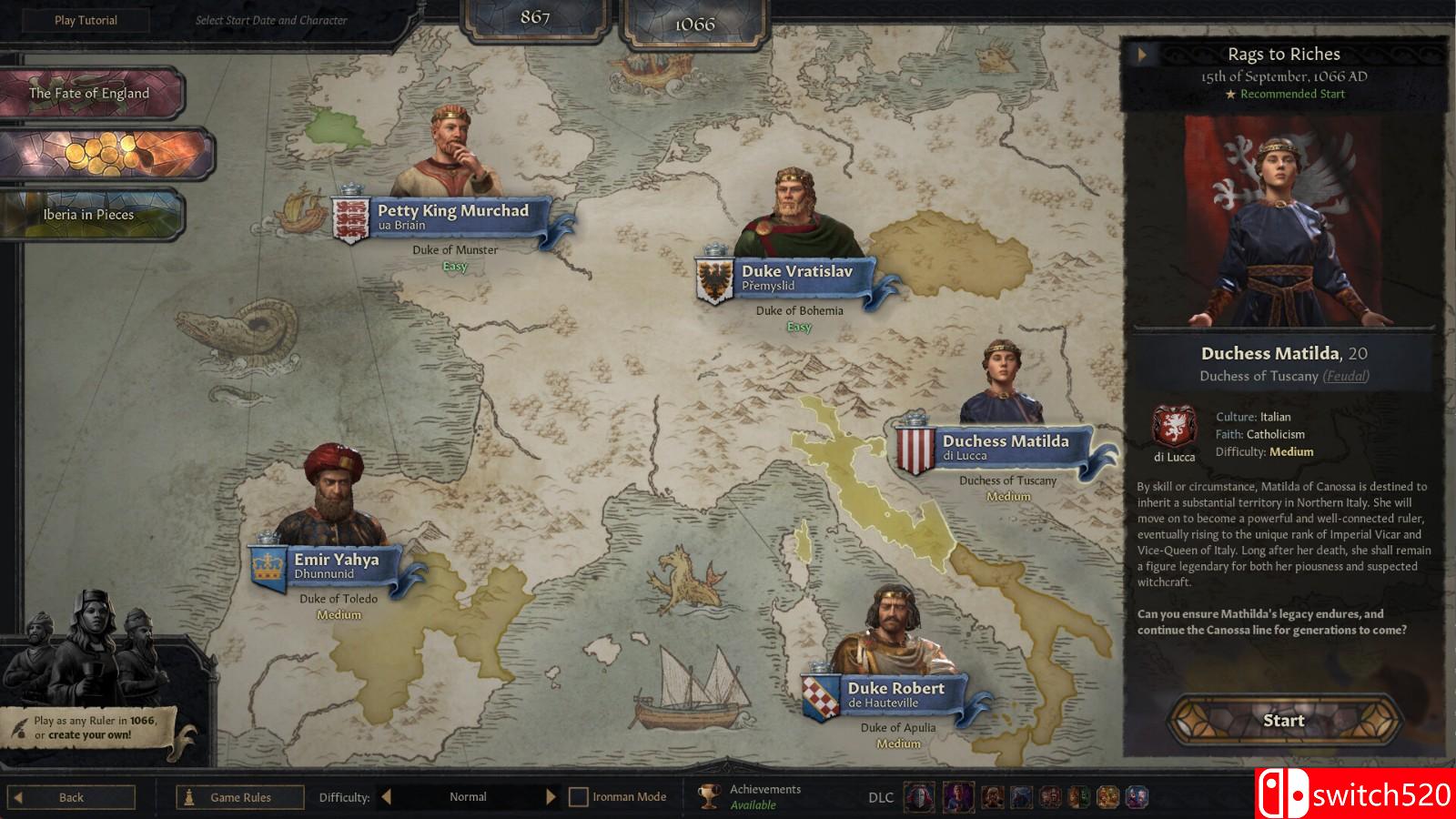
Task: Click Emir Yahya's crown crest icon
Action: coord(265,565)
